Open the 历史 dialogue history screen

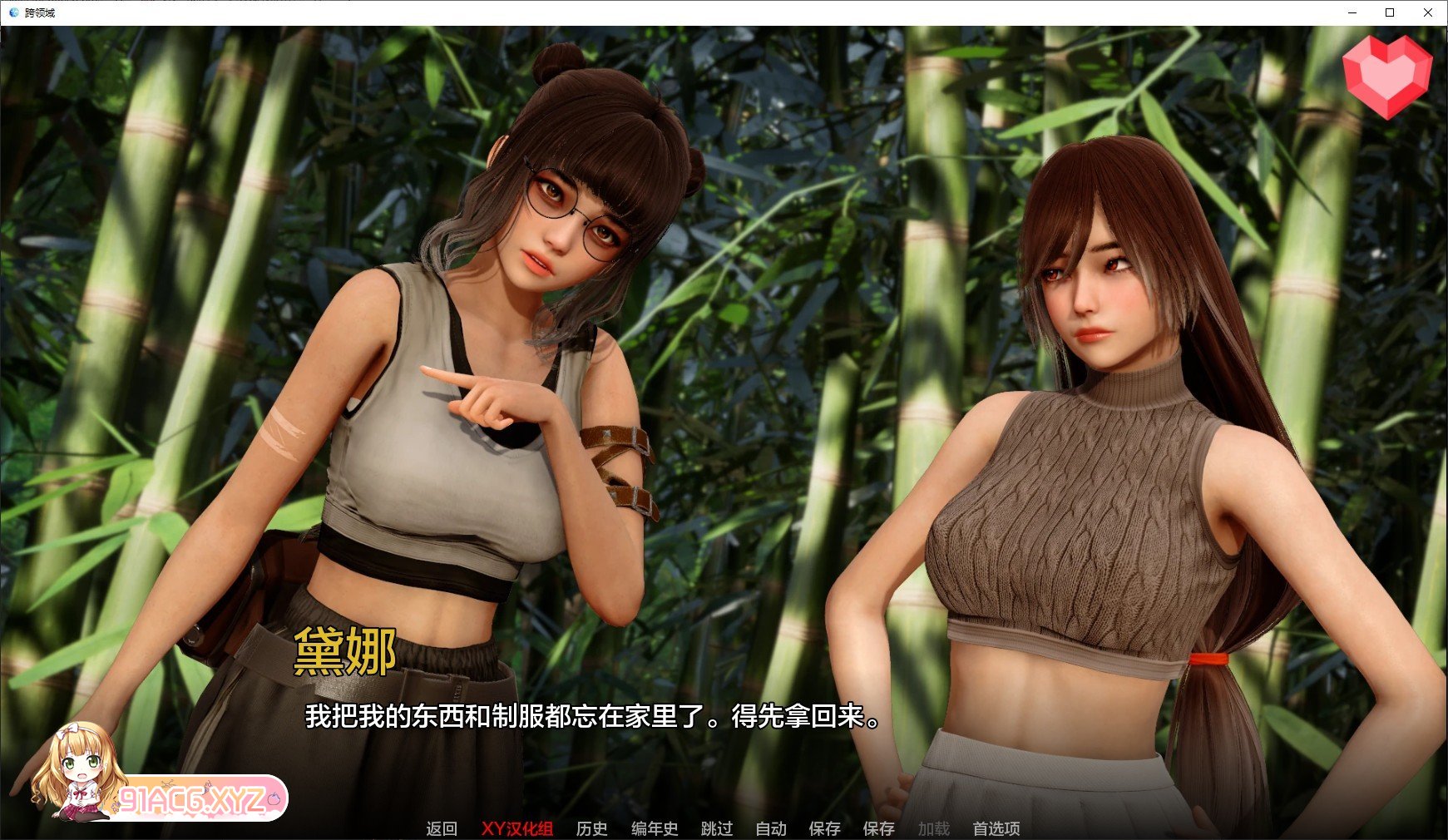(591, 828)
